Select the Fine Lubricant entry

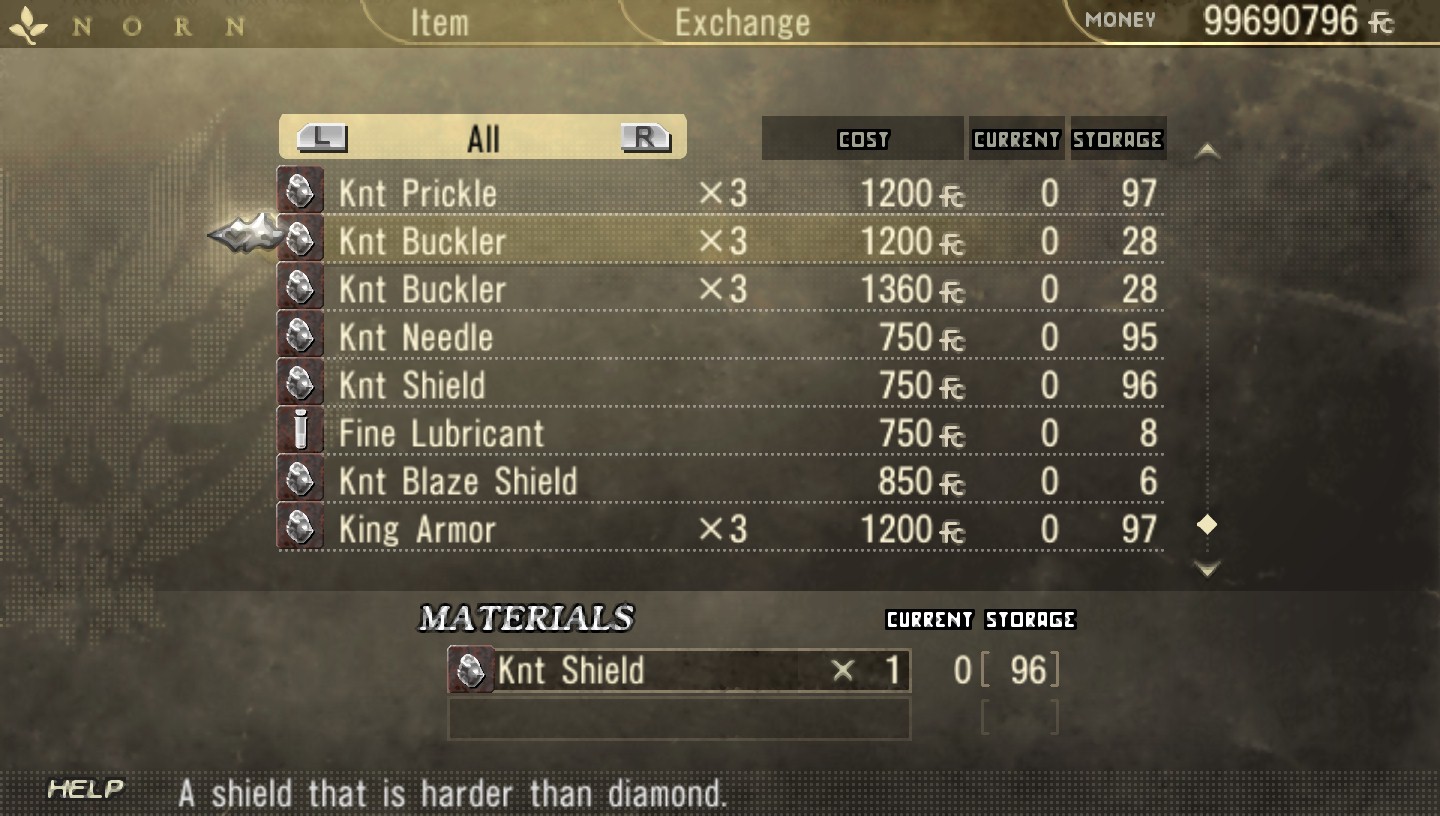coord(720,433)
